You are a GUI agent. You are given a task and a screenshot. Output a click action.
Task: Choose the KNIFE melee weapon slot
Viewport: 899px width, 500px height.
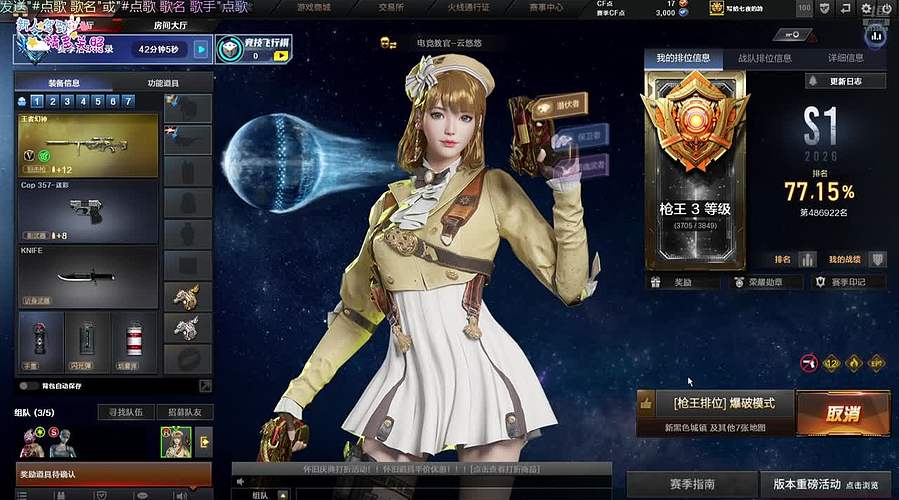pyautogui.click(x=89, y=276)
